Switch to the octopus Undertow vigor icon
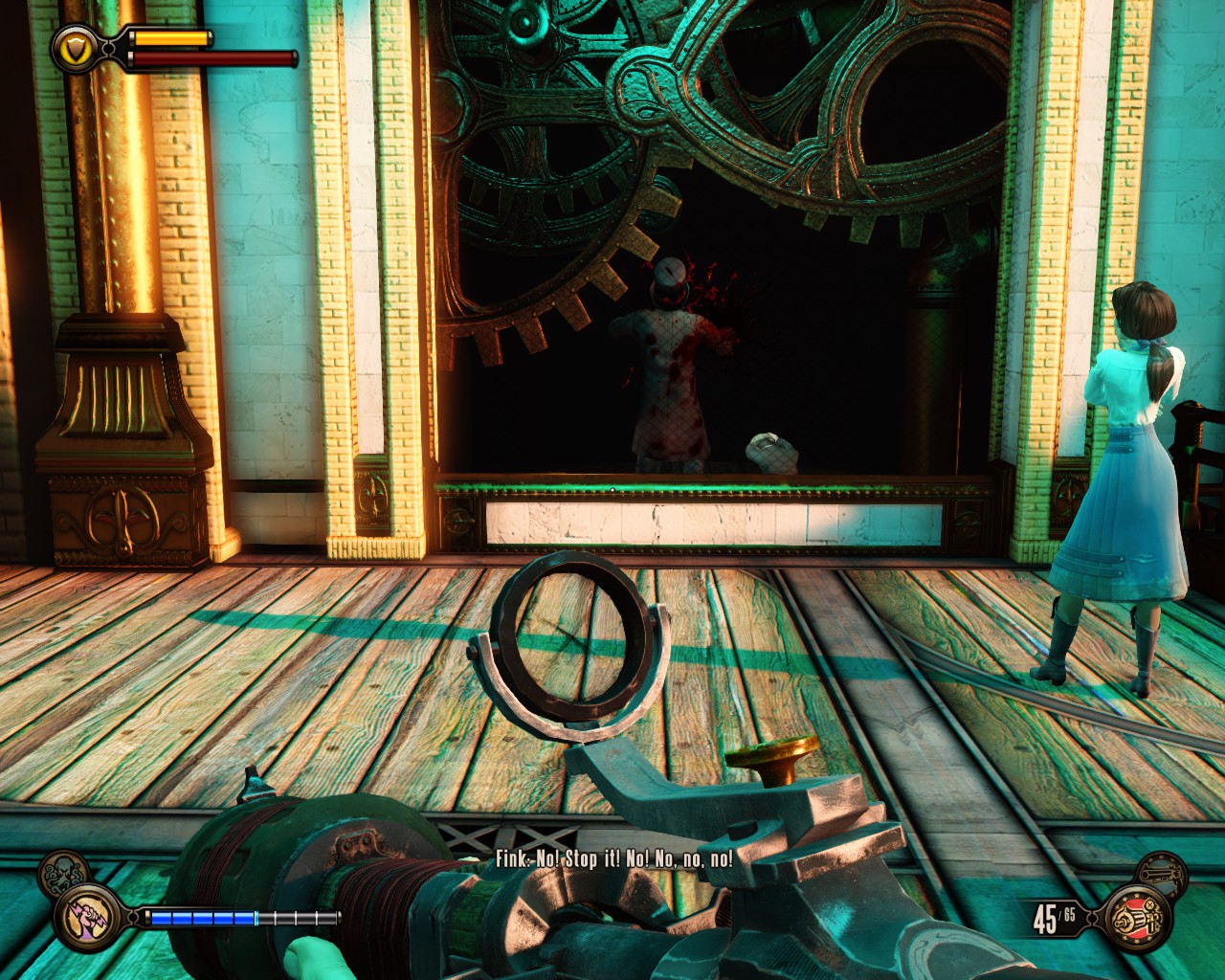This screenshot has height=980, width=1225. pos(62,876)
